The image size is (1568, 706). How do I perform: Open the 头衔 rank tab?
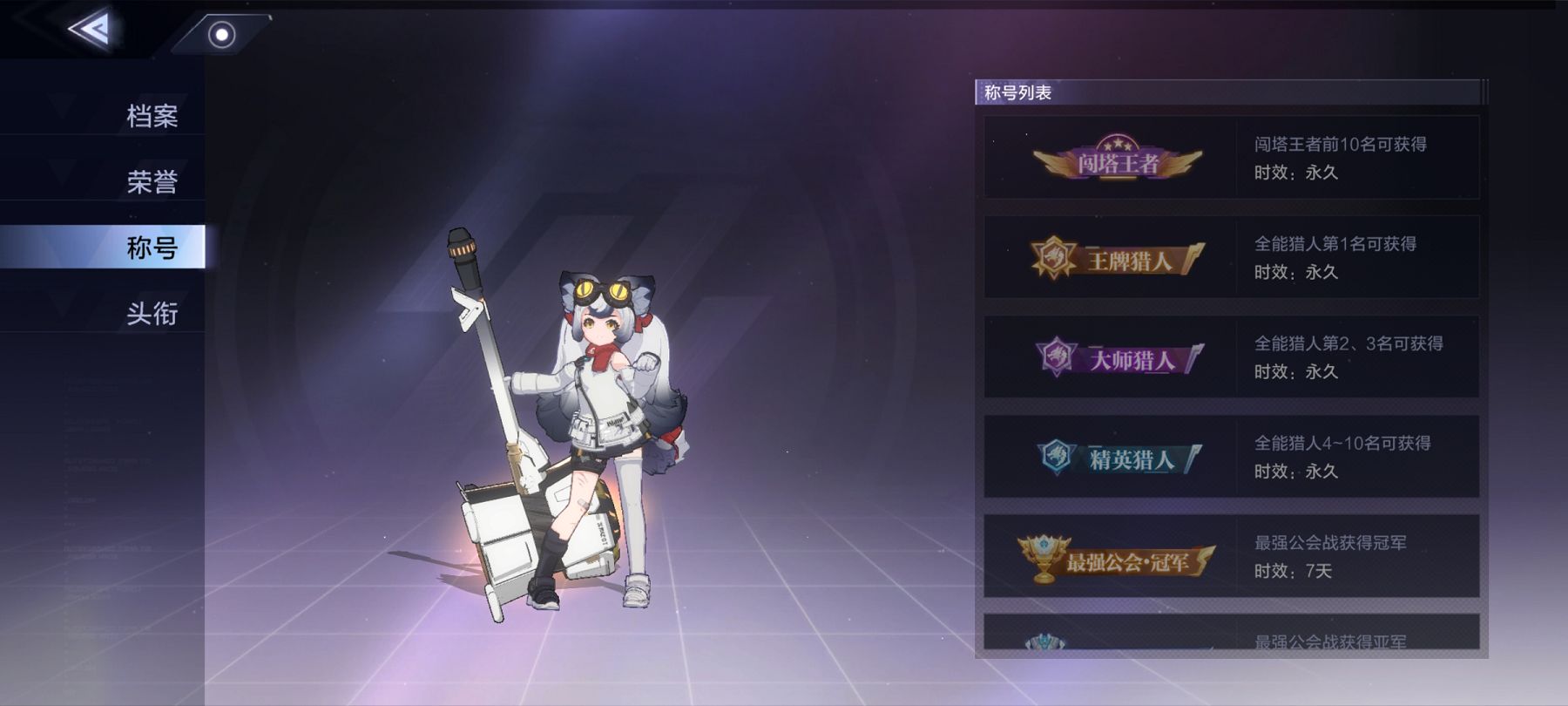coord(152,313)
